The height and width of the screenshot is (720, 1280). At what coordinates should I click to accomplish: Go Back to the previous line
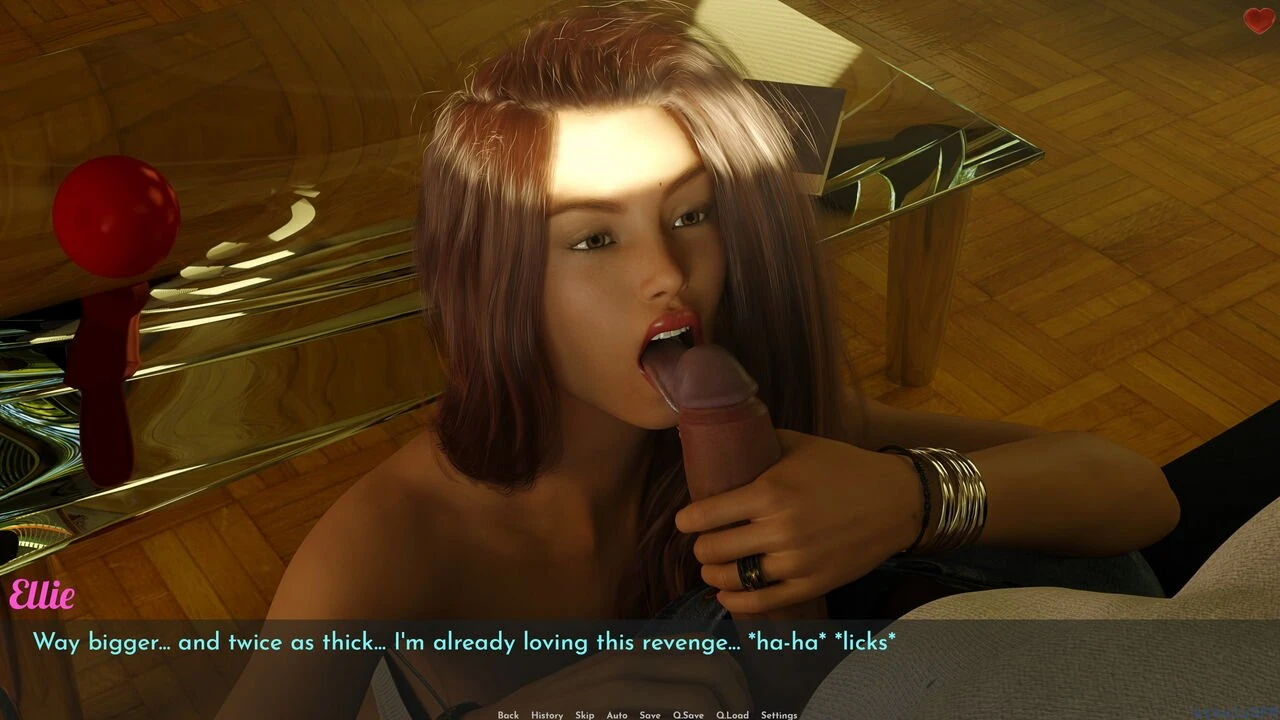(507, 715)
